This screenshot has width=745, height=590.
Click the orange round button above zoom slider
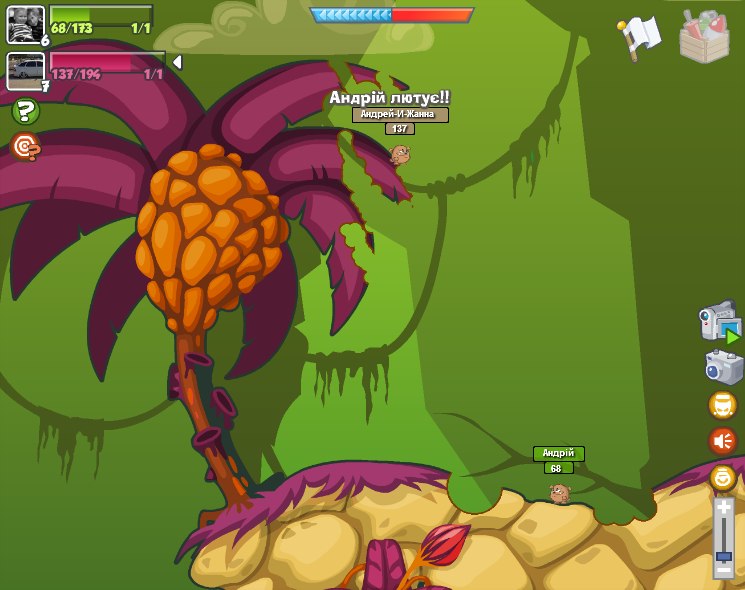click(x=722, y=477)
